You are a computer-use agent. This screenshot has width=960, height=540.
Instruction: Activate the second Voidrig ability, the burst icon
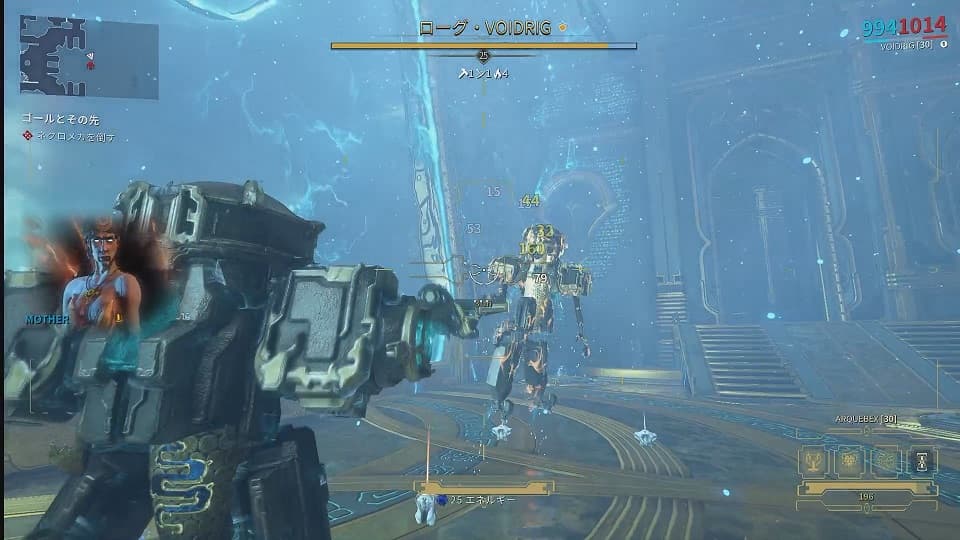point(849,460)
